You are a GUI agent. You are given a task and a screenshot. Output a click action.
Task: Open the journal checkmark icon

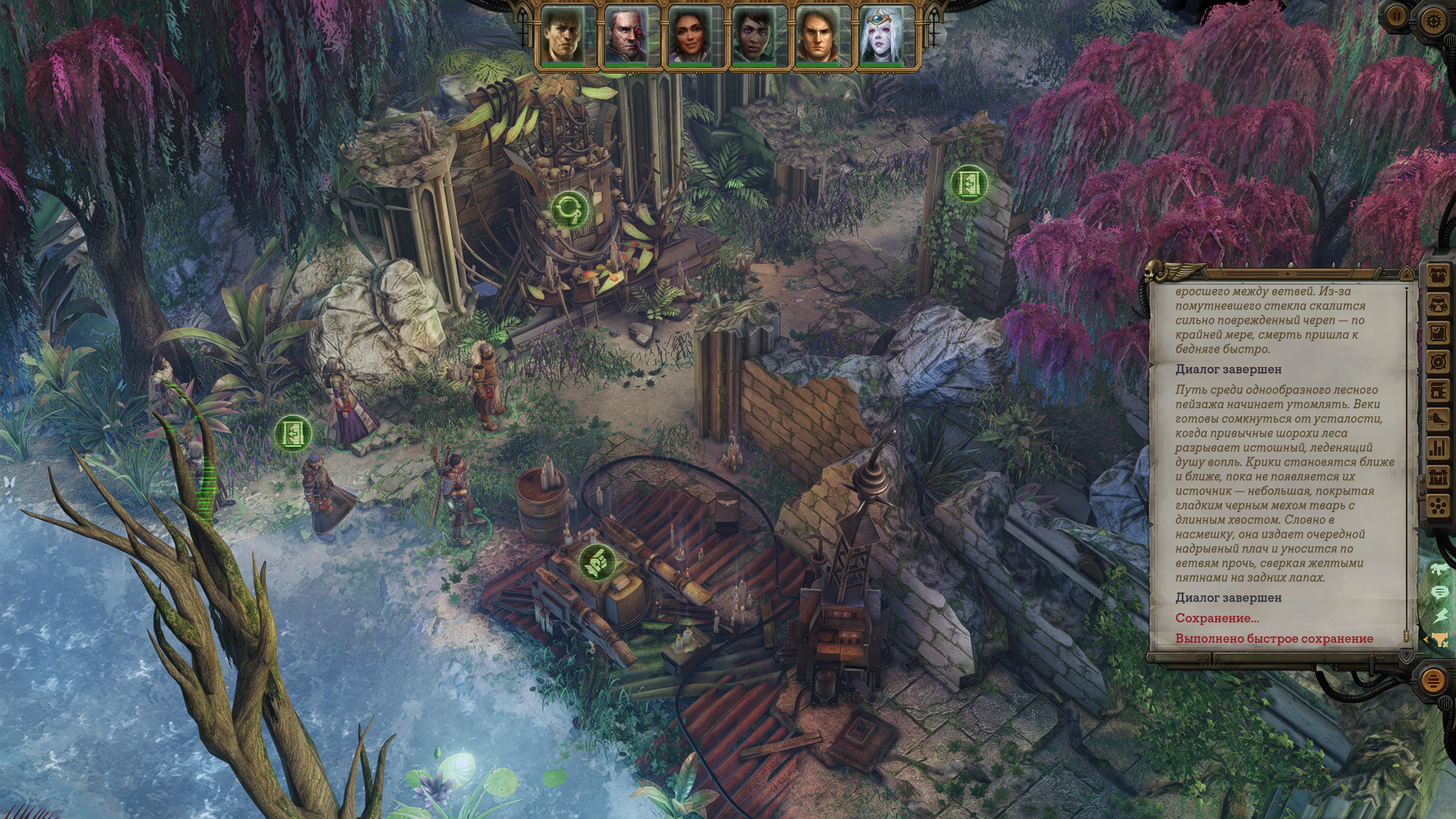point(1439,333)
